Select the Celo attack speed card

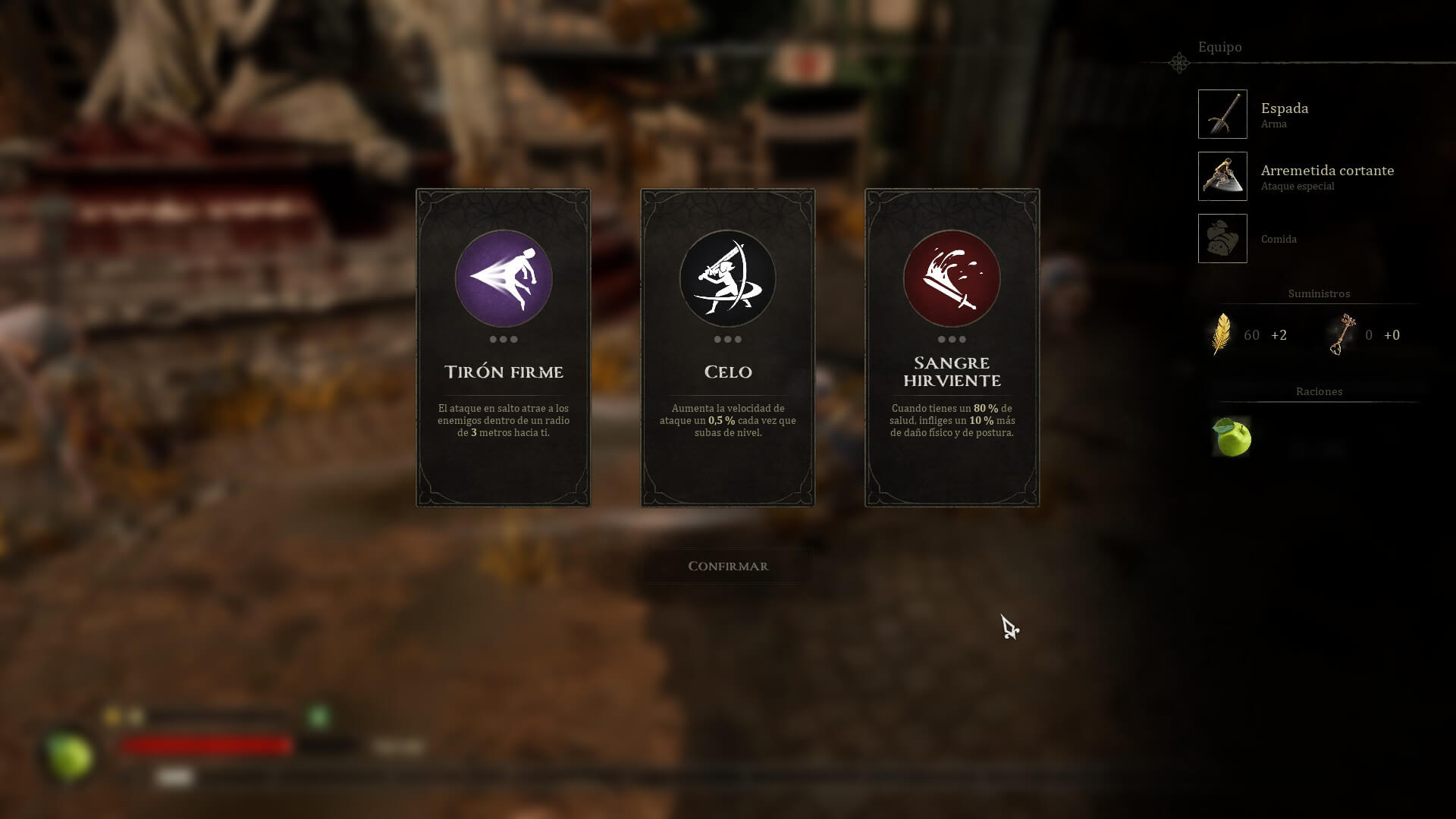point(727,347)
